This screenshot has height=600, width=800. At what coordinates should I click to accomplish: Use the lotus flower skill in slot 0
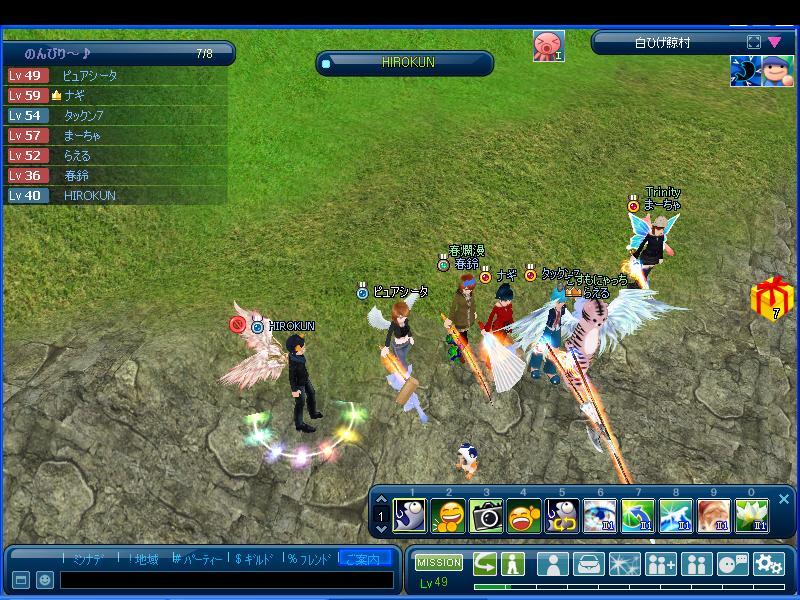[751, 516]
